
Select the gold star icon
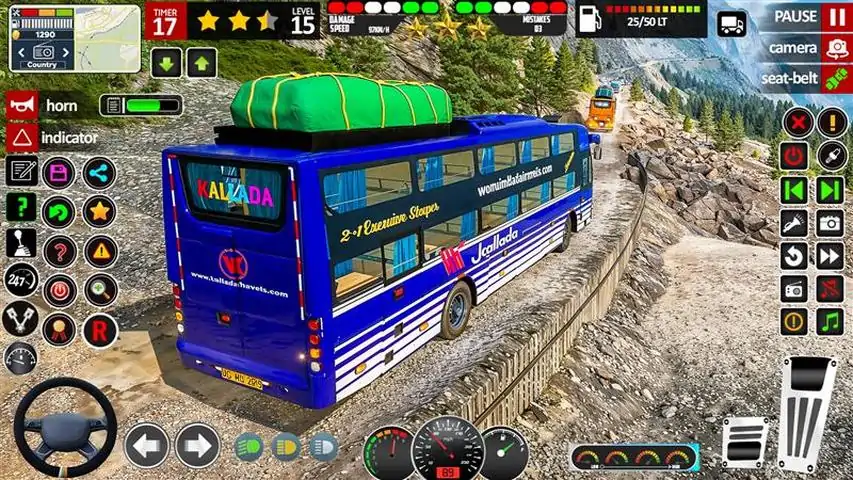tap(98, 211)
